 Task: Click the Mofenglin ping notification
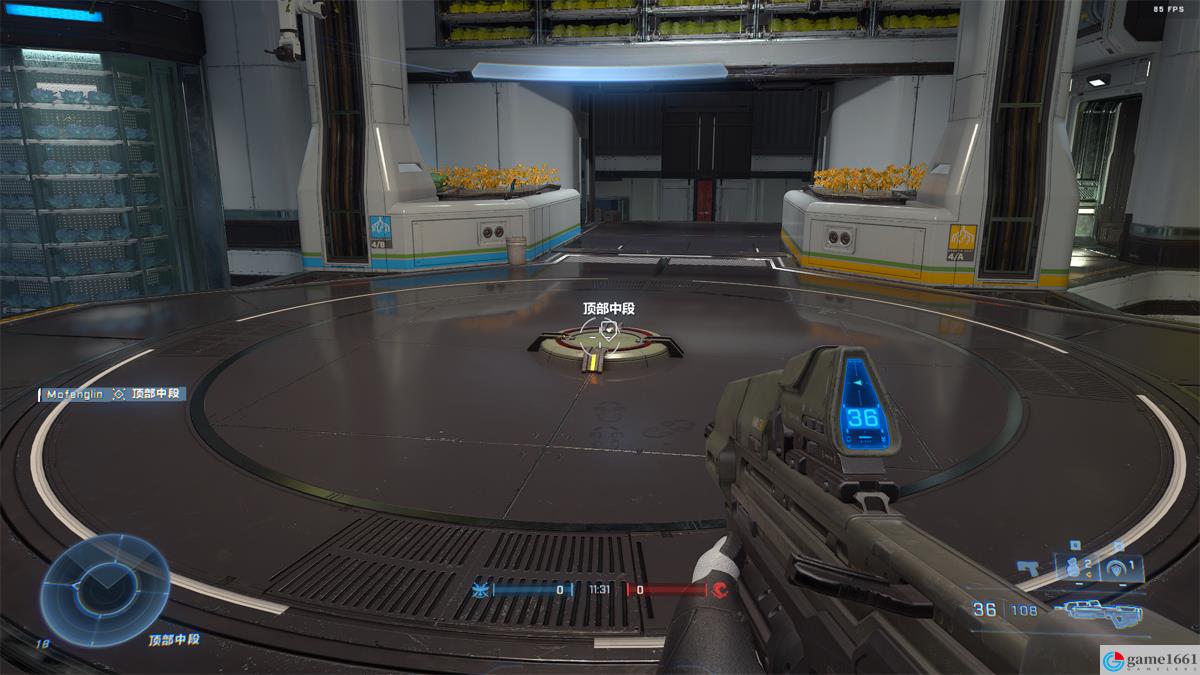[x=112, y=394]
